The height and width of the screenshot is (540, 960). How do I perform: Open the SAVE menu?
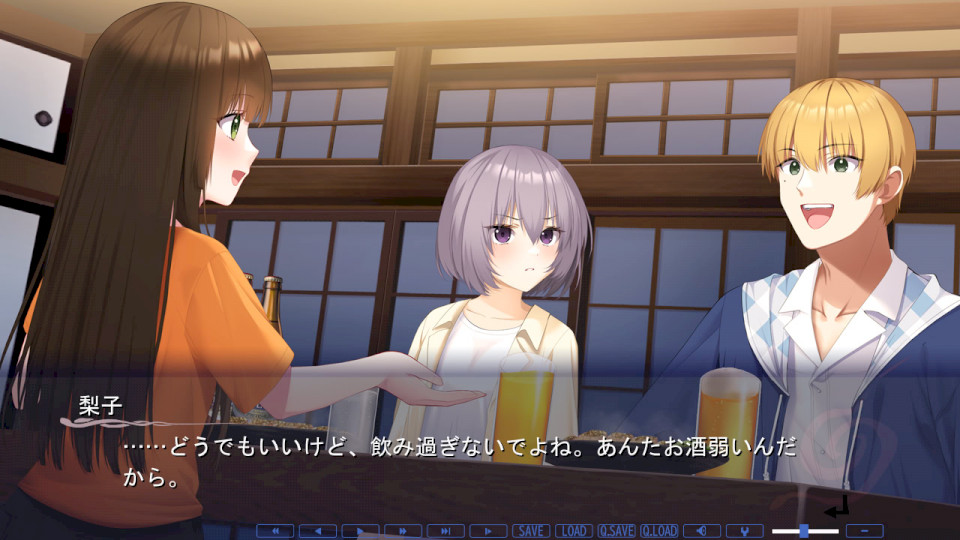[x=531, y=531]
